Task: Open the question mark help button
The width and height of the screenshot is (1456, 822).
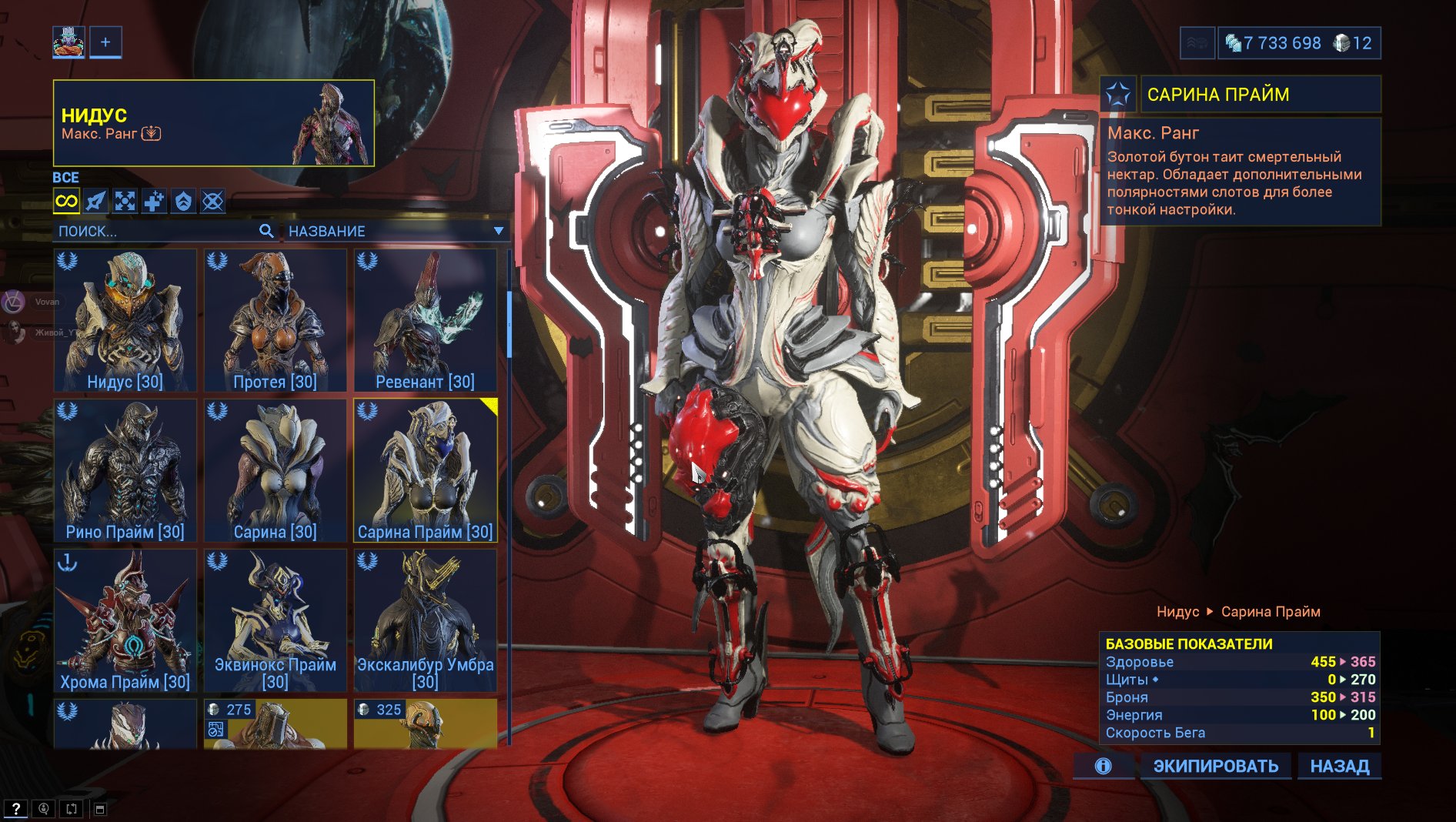Action: tap(15, 809)
